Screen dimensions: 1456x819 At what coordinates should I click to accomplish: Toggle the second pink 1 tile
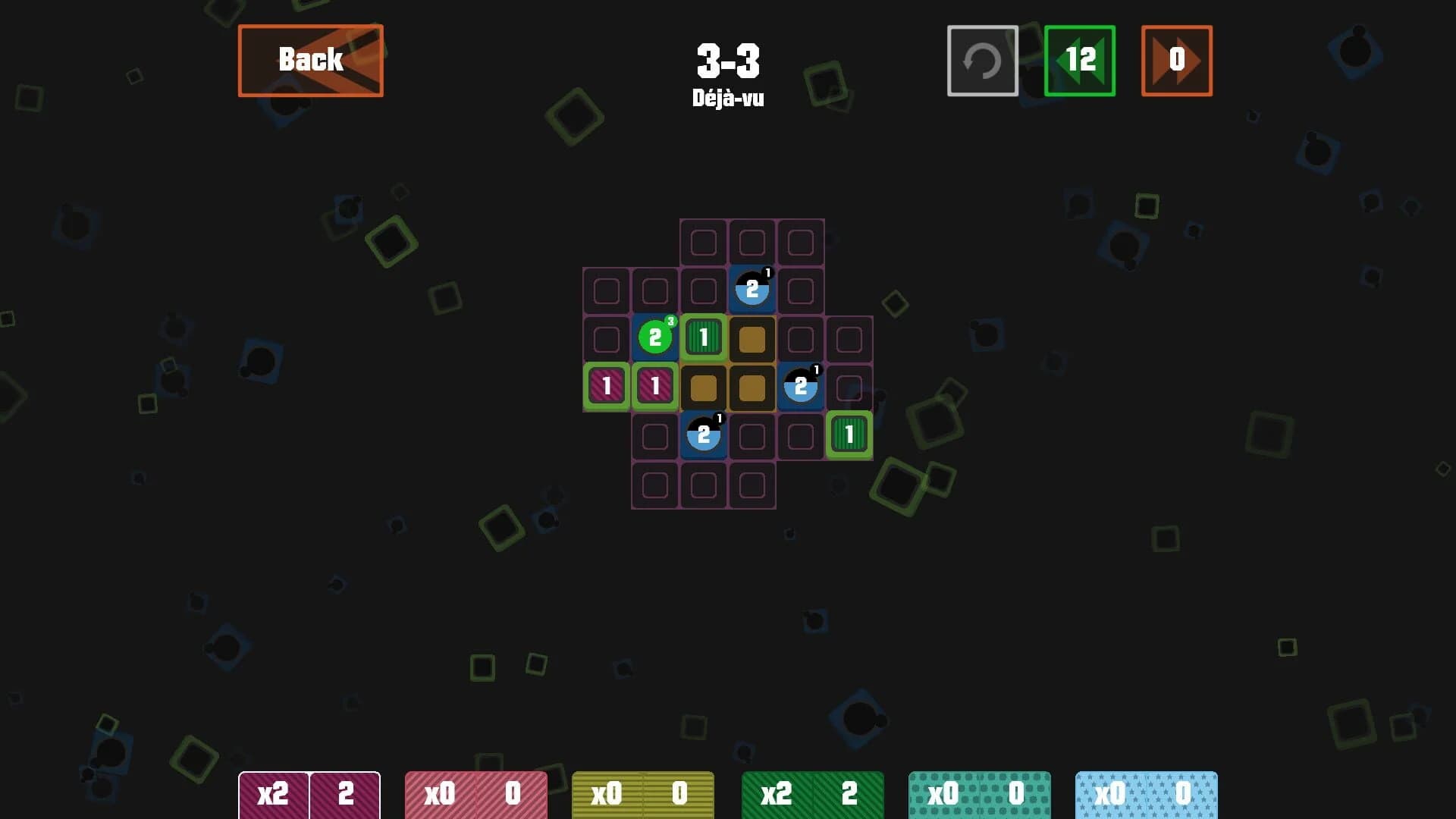(x=655, y=386)
